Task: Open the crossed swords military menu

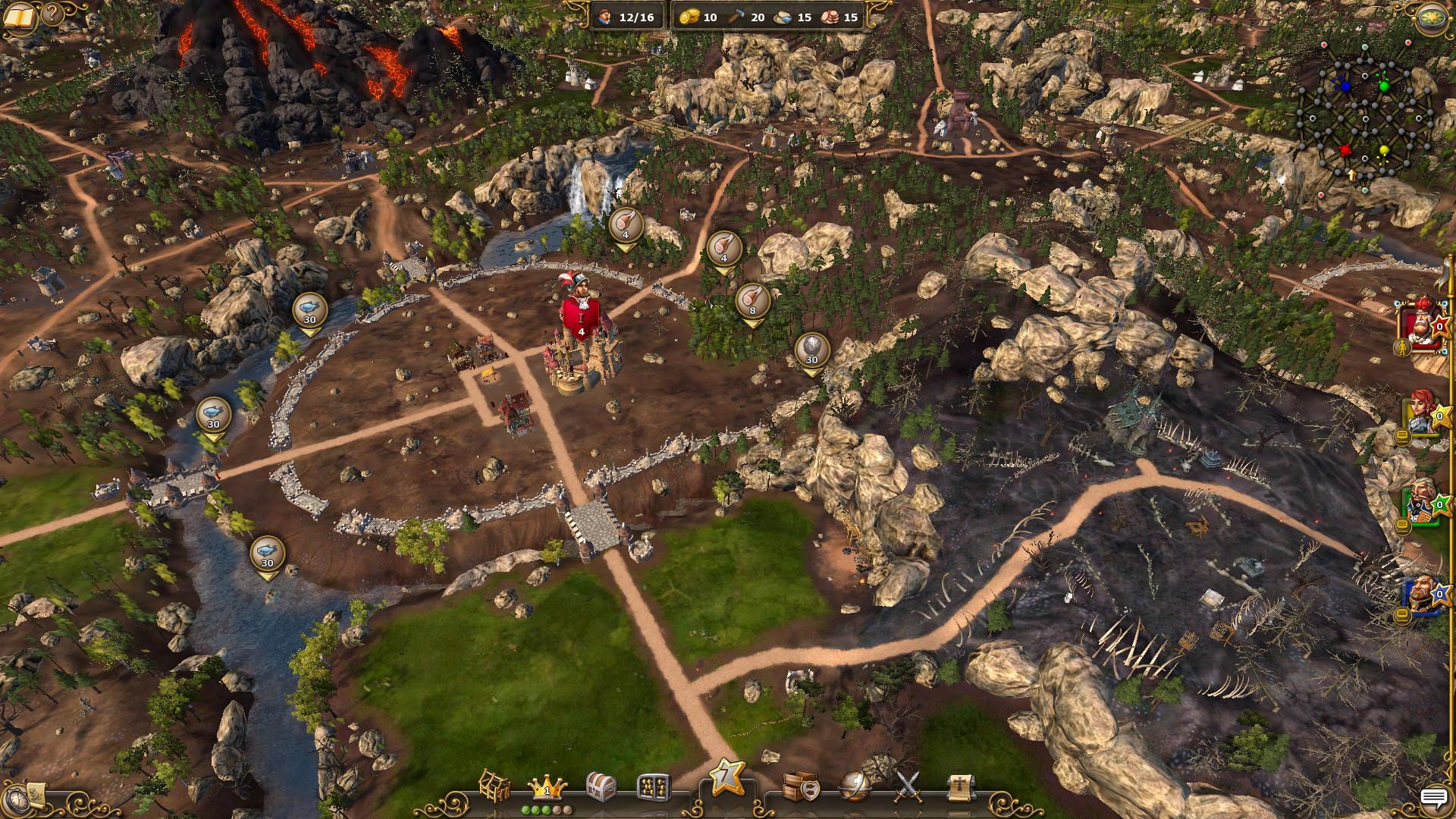Action: coord(908,787)
